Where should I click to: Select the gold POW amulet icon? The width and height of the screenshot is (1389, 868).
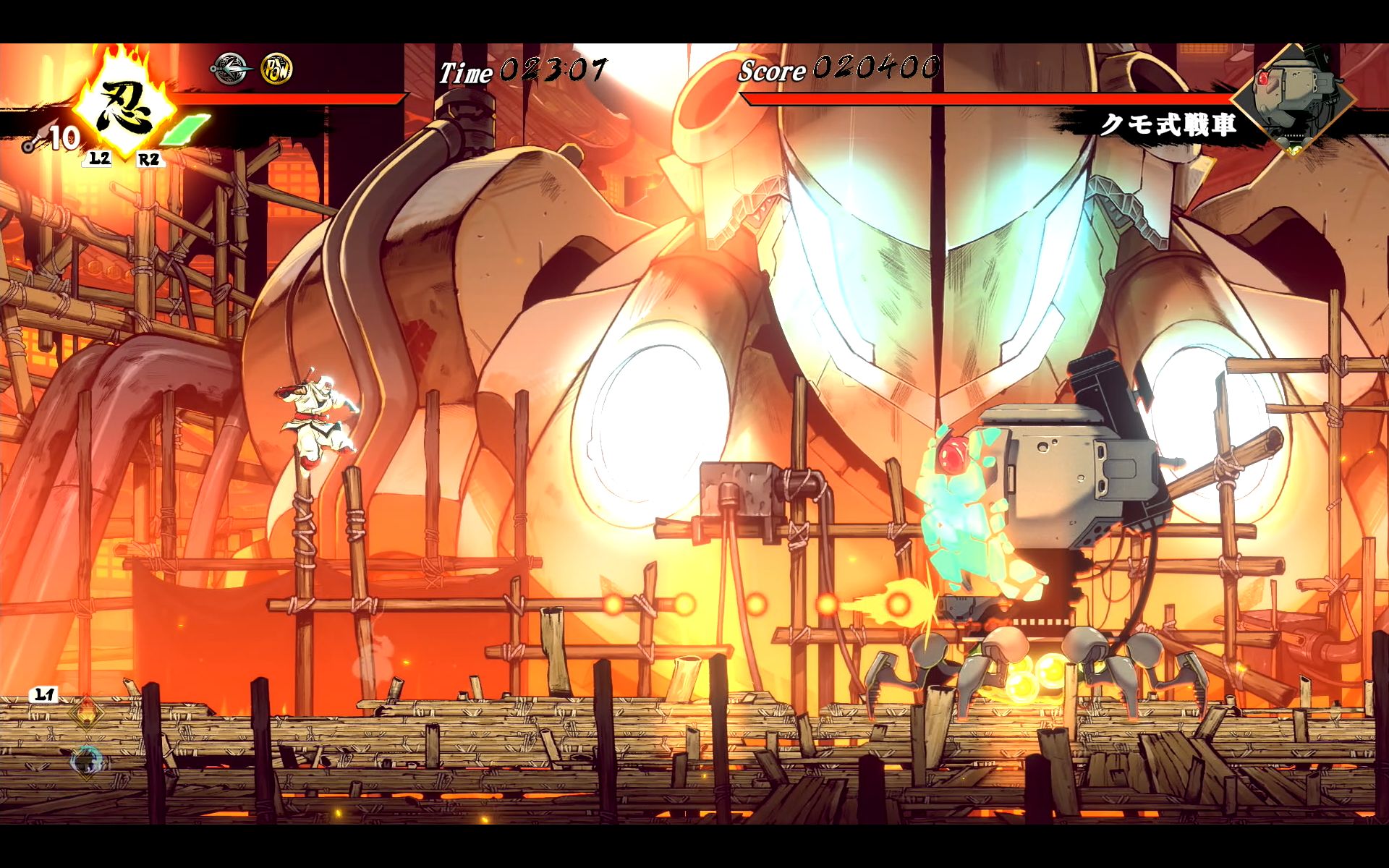(276, 69)
